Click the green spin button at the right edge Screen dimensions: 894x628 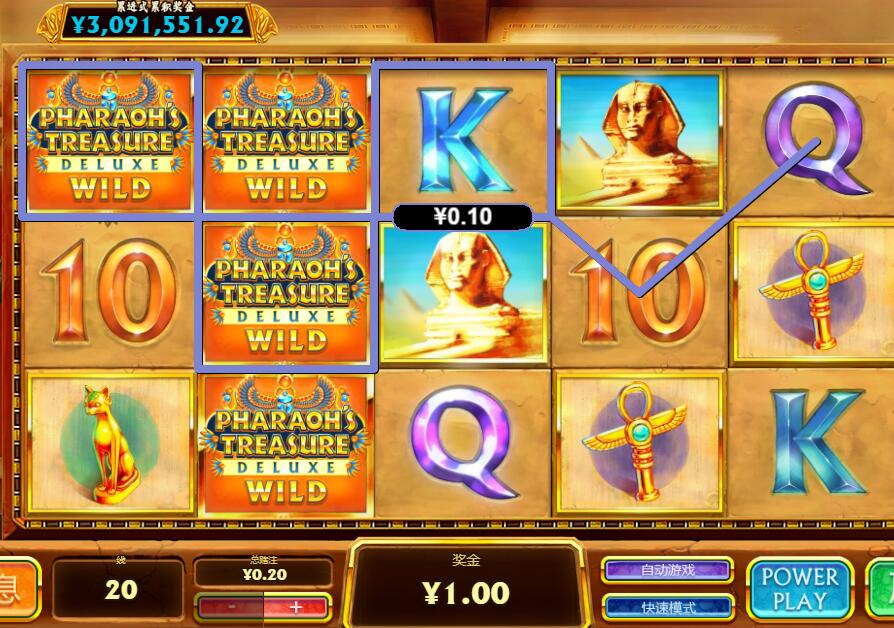(882, 588)
